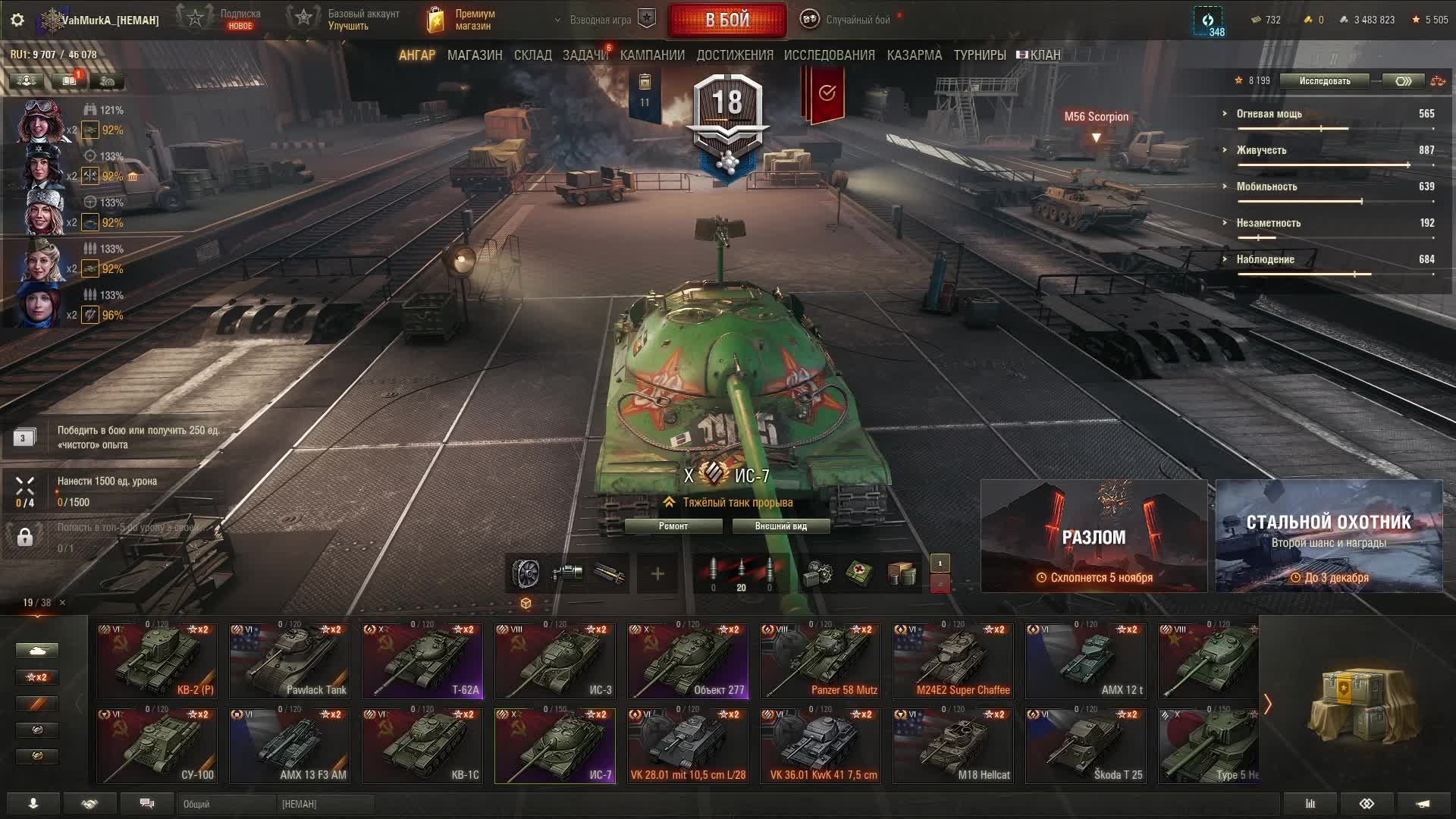Choose the Объект 277 tank tile
Screen dimensions: 1456x819
point(688,661)
